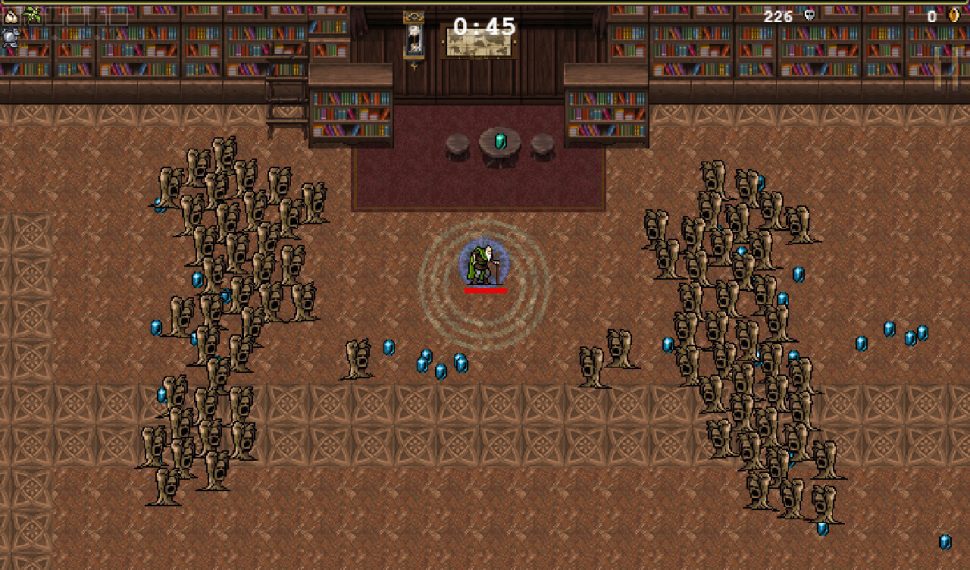Click the green plant weapon icon
The height and width of the screenshot is (570, 970).
tap(33, 15)
